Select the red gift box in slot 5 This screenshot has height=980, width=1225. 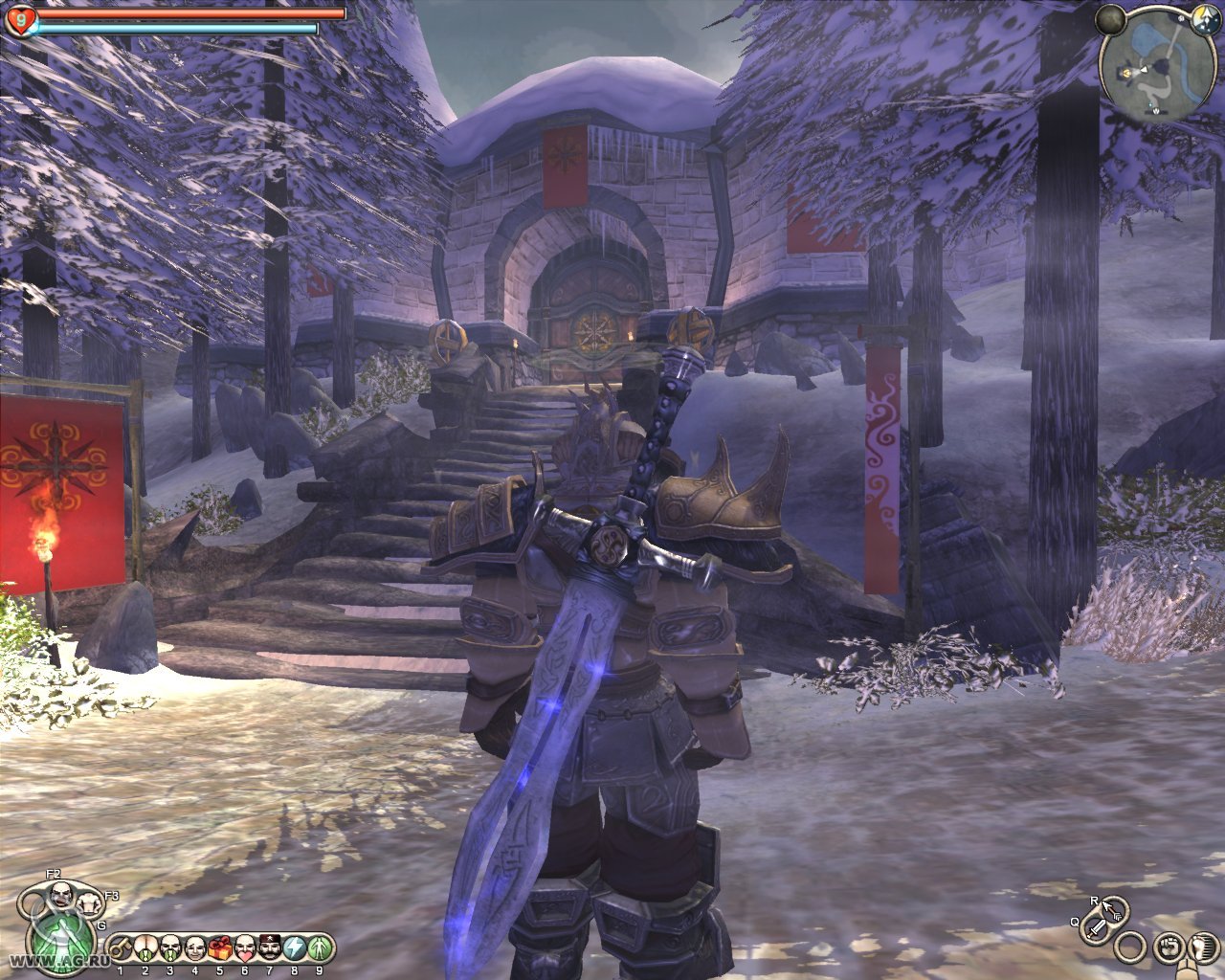pos(219,948)
